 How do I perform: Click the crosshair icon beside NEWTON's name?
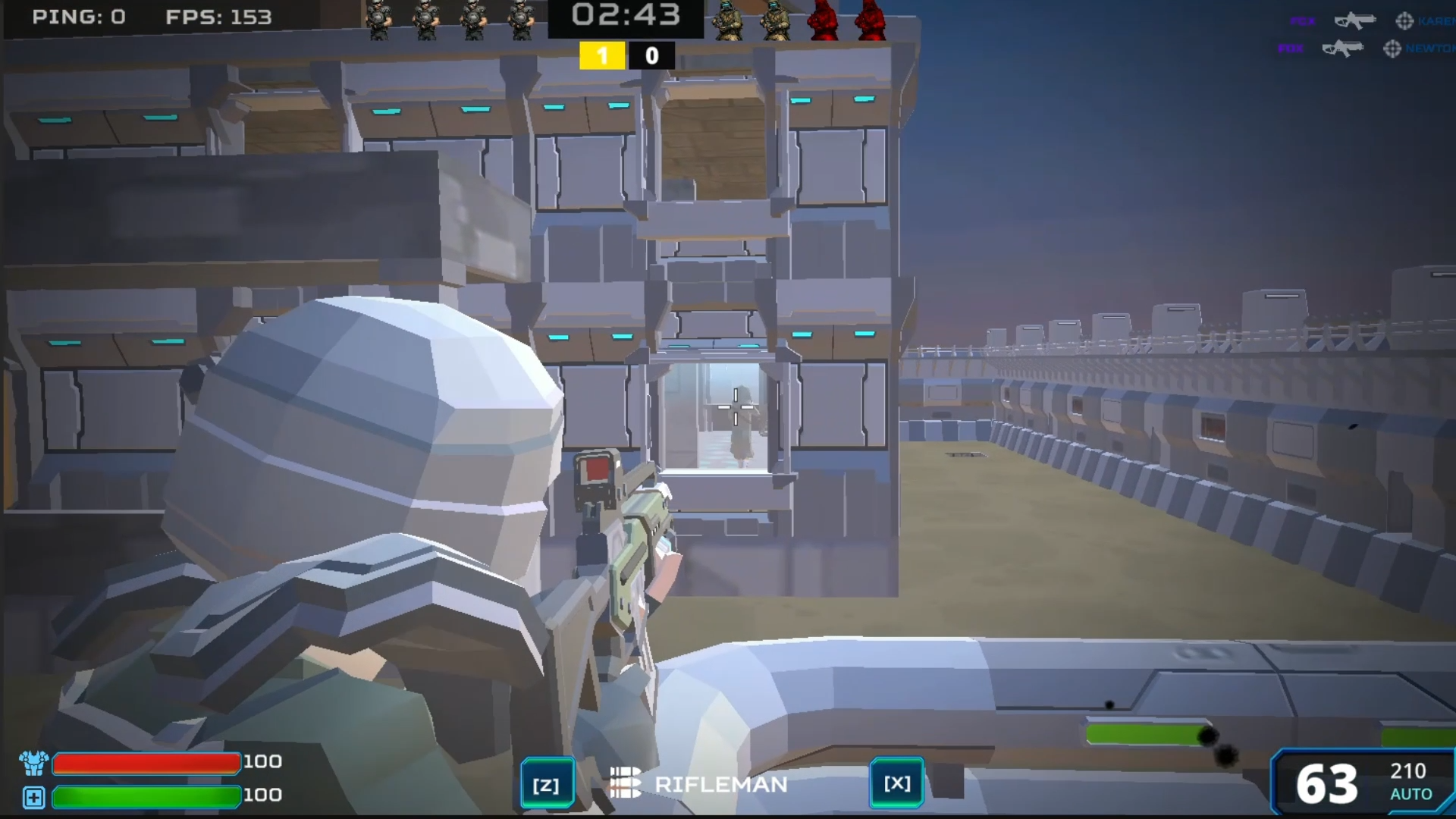pyautogui.click(x=1392, y=49)
